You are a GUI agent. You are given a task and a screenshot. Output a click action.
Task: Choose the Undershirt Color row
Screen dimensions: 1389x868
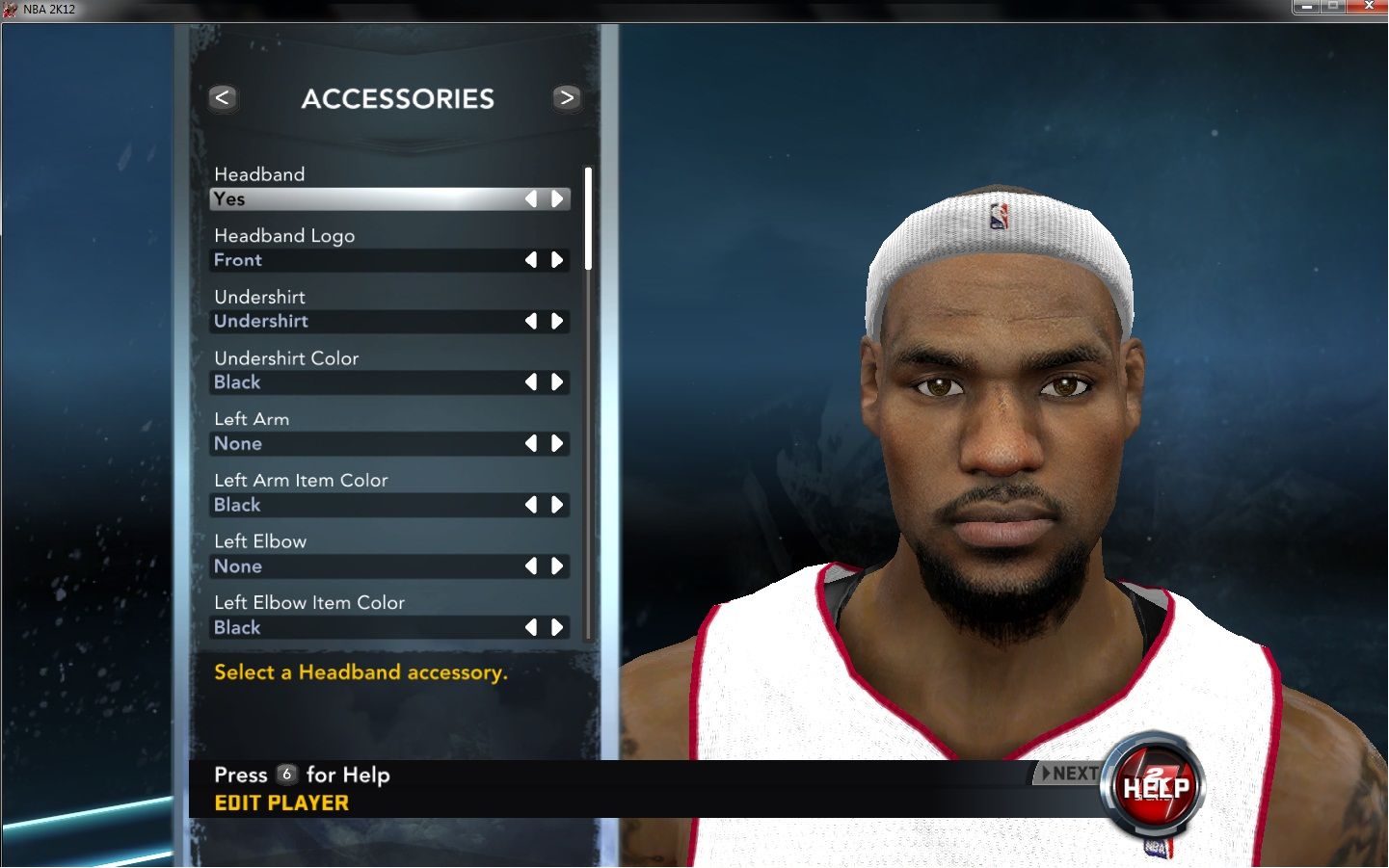(x=366, y=382)
